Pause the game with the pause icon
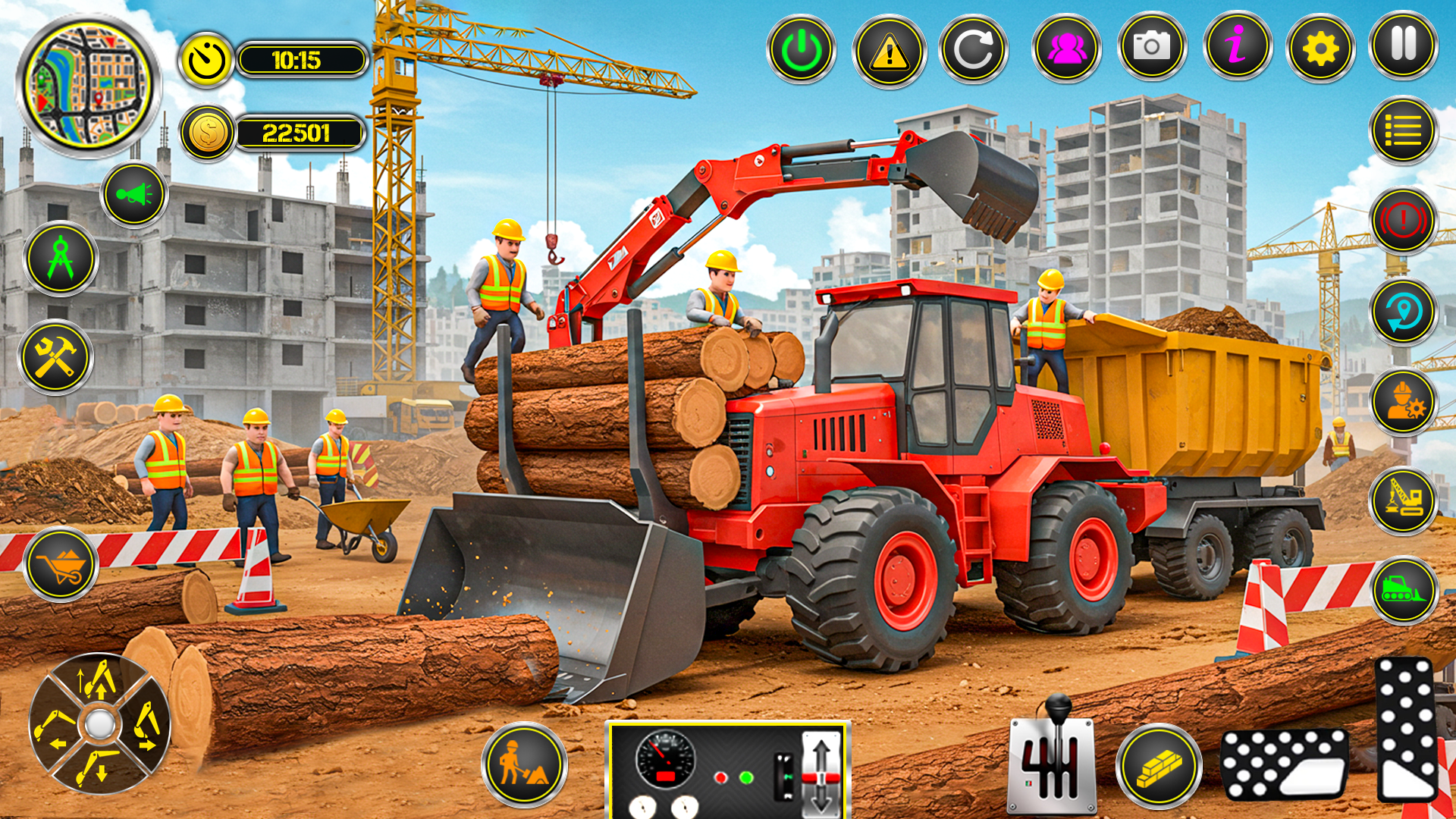 [1404, 48]
